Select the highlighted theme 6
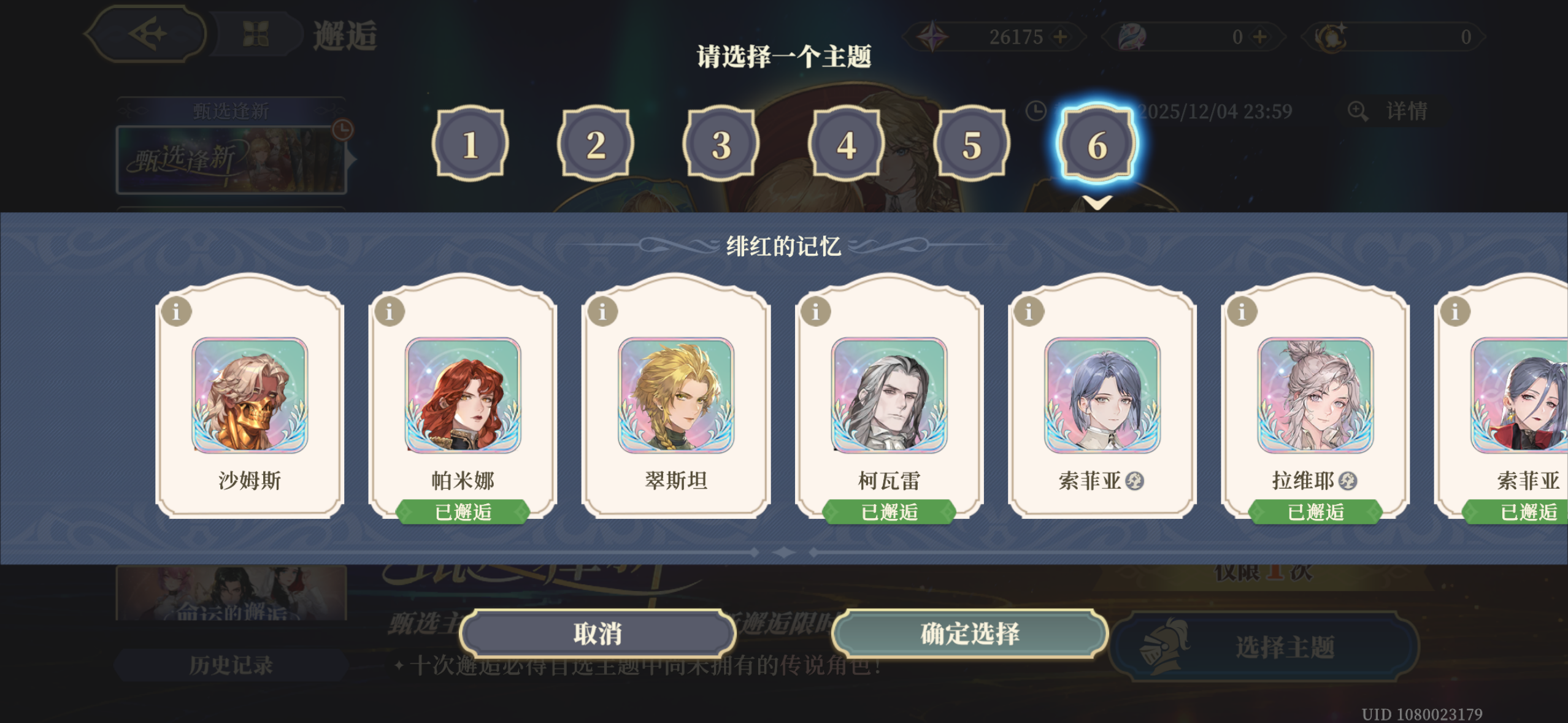1568x723 pixels. click(x=1098, y=145)
